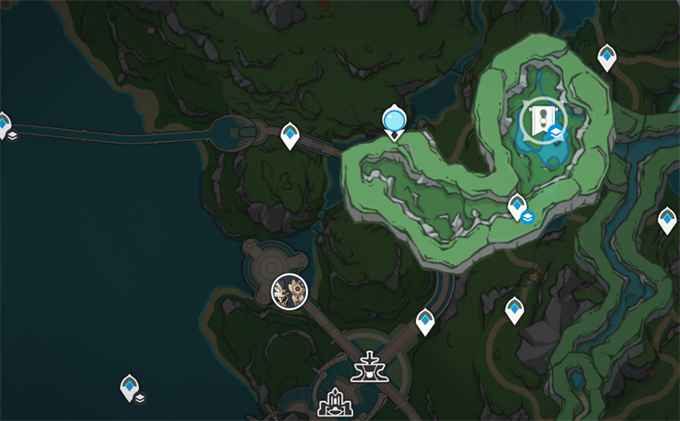Select the blue orb statue marker
This screenshot has height=421, width=680.
(394, 122)
